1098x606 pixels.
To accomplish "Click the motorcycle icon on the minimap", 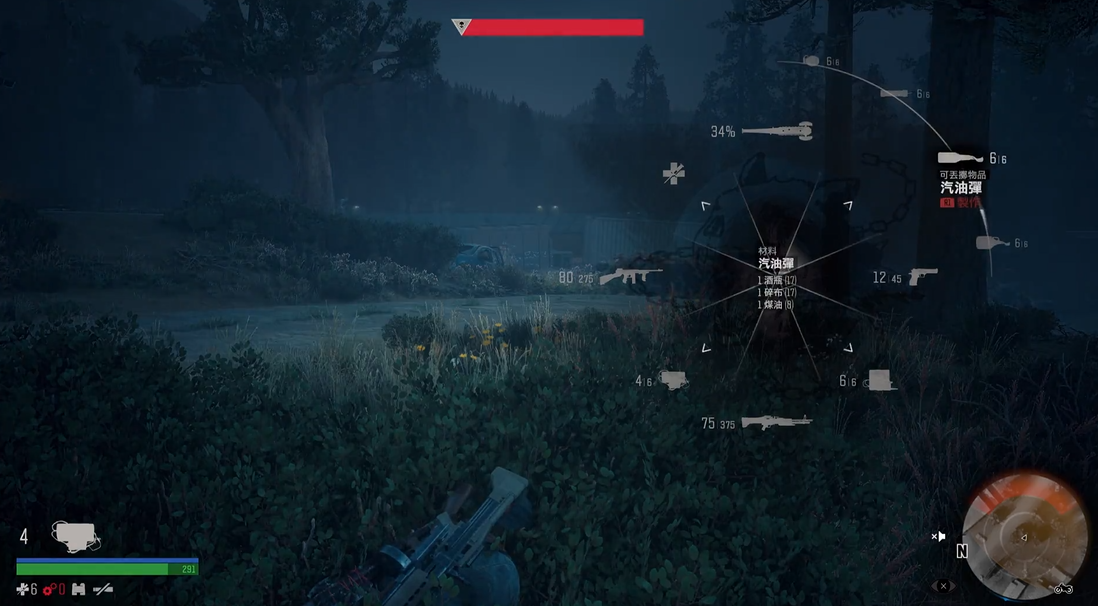I will click(x=1062, y=588).
